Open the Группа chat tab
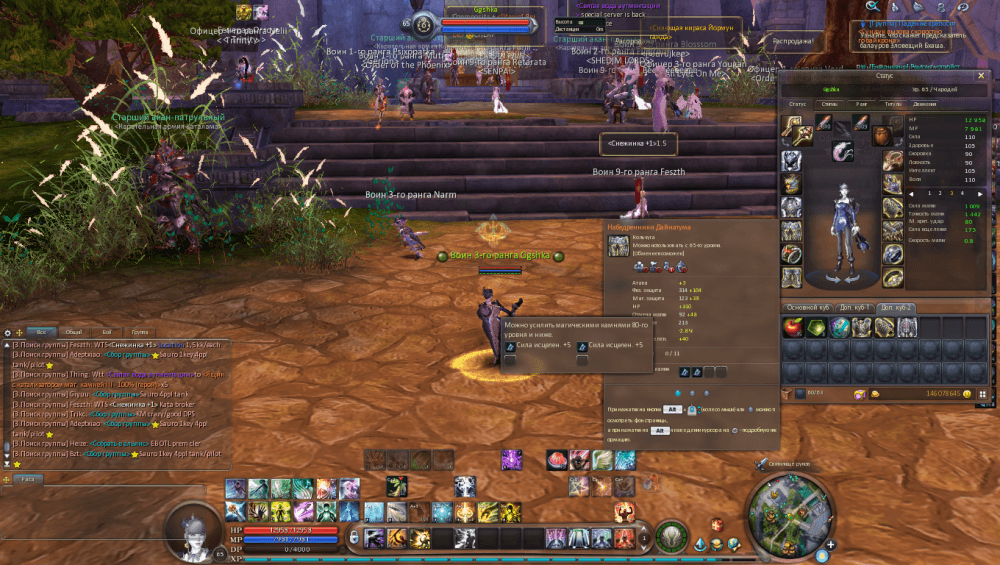Screen dimensions: 1000x565 coord(139,332)
